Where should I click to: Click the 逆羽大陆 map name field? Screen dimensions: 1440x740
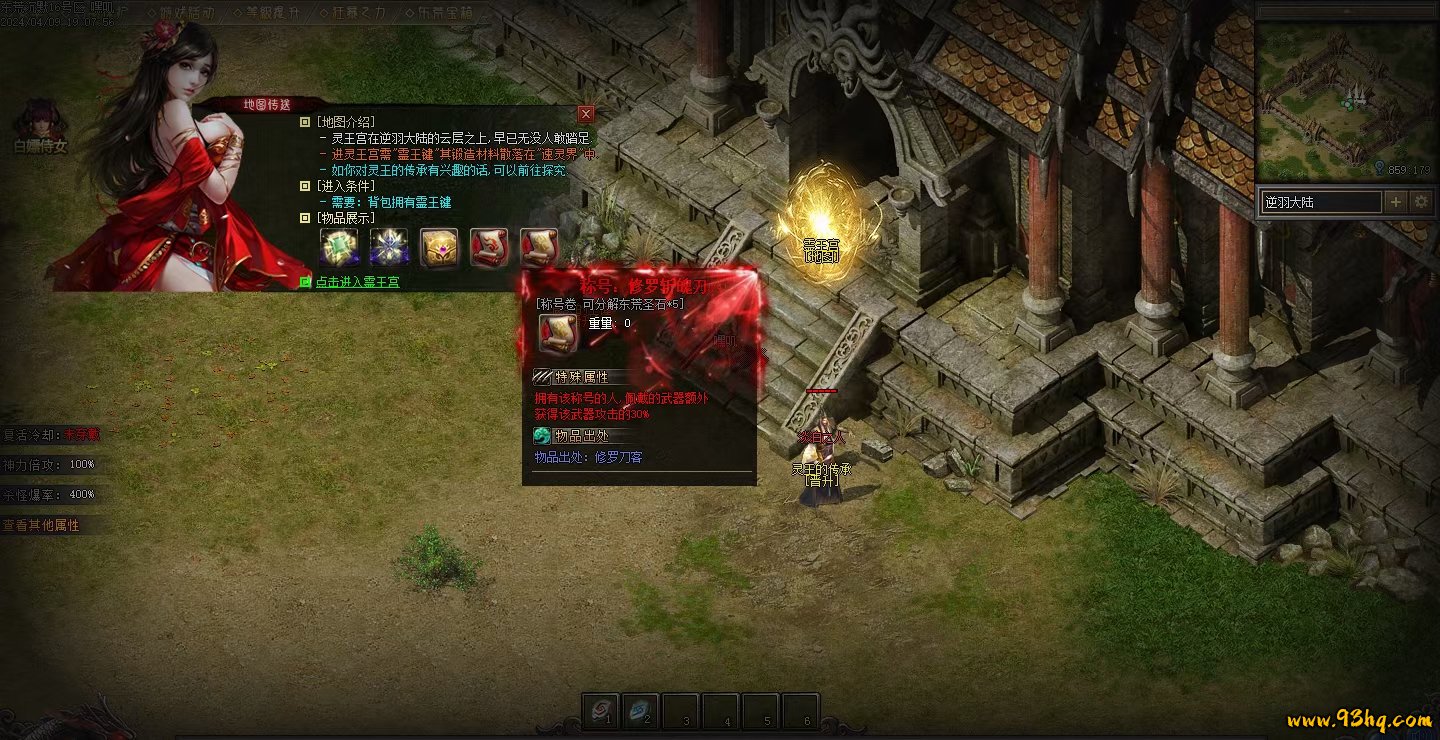[x=1319, y=202]
